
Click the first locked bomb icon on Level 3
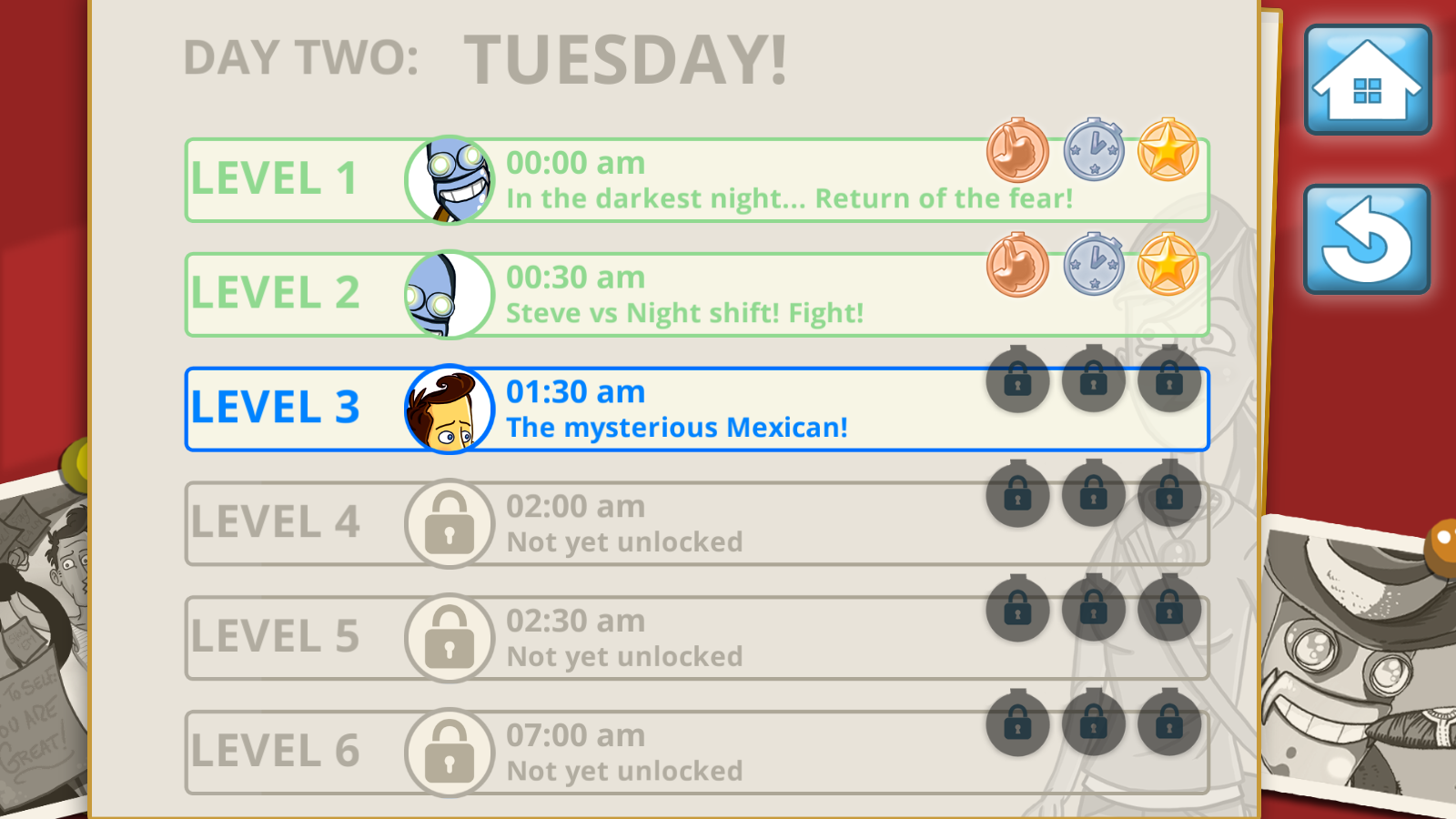pyautogui.click(x=1017, y=384)
